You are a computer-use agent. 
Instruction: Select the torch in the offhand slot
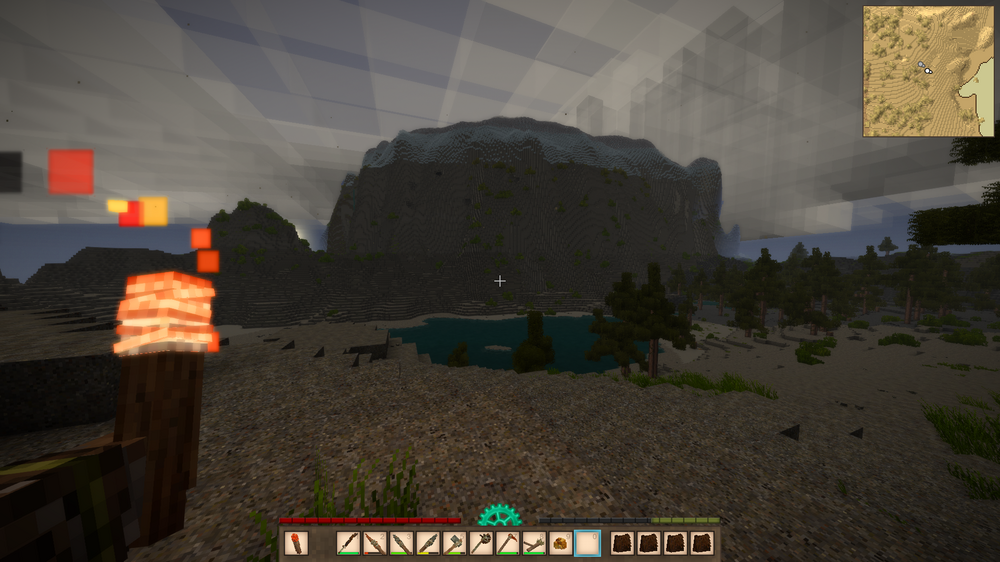click(x=296, y=544)
